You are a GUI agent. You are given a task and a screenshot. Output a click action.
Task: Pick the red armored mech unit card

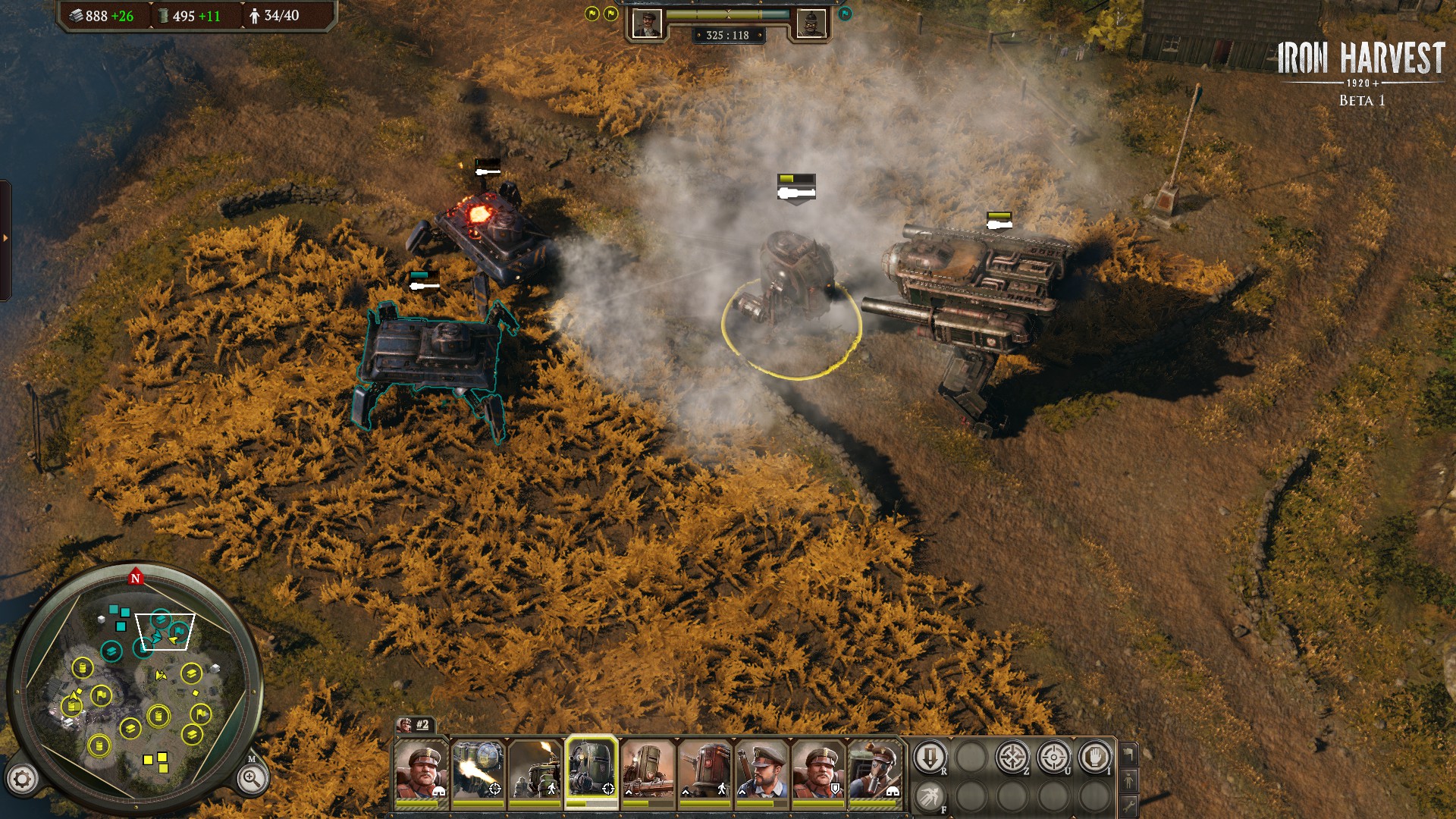(x=705, y=770)
